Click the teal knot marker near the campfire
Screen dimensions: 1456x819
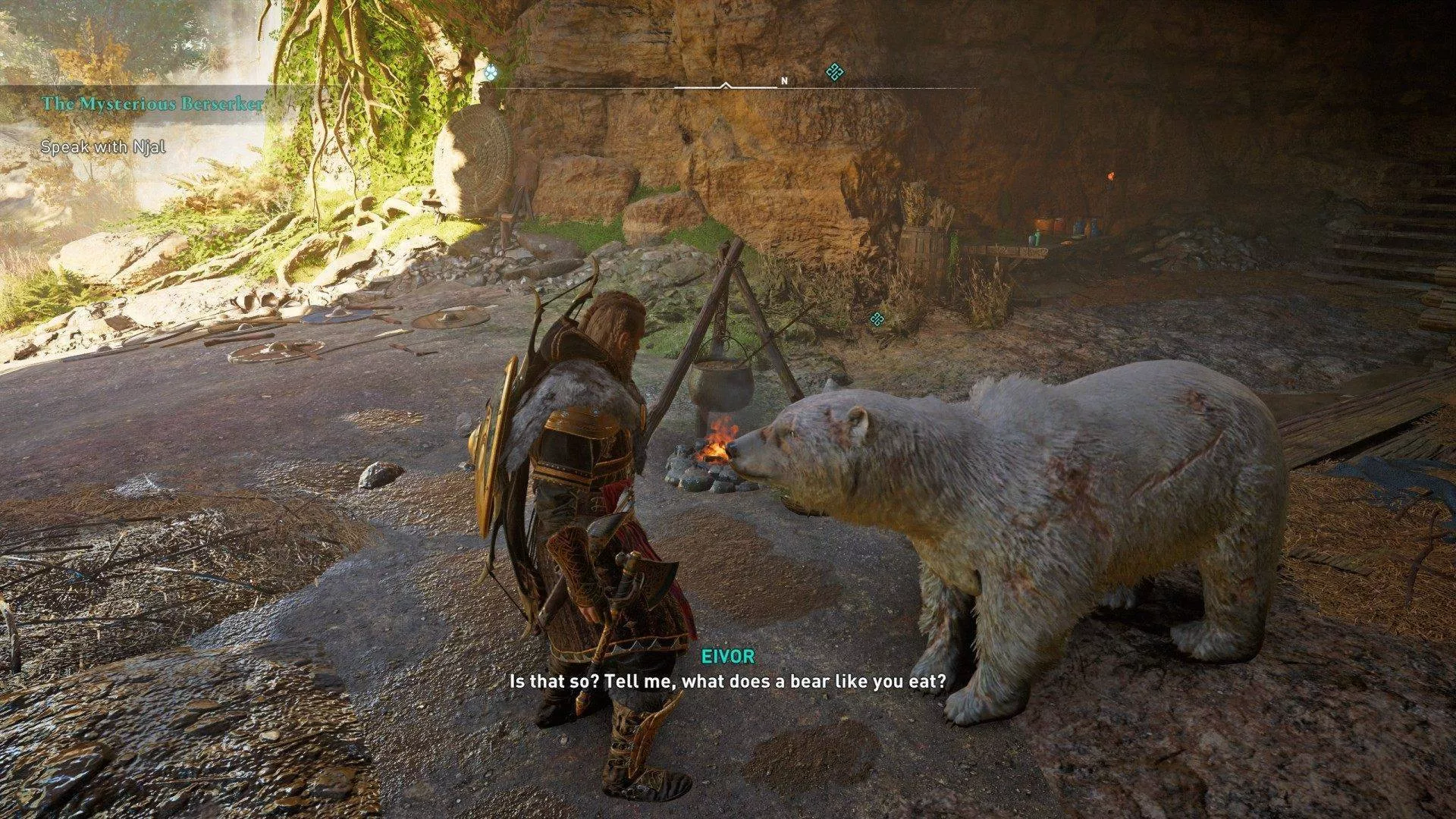coord(877,318)
